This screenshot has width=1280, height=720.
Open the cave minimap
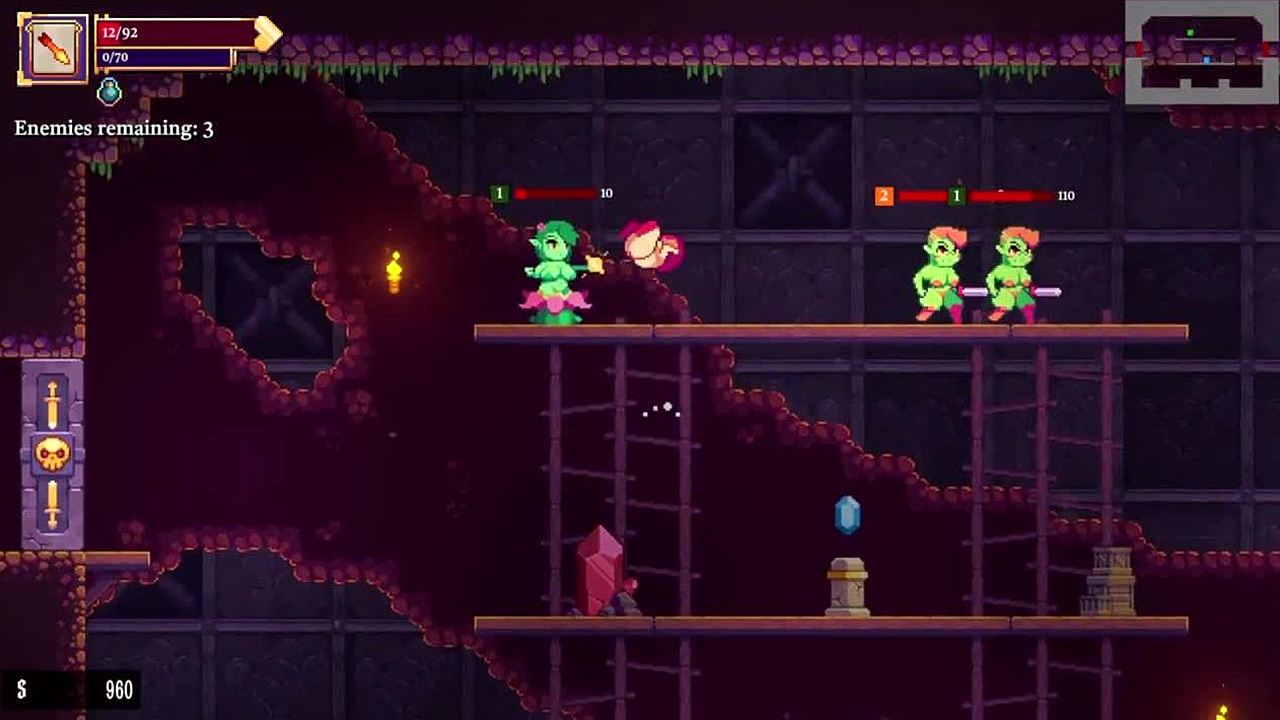click(1201, 52)
